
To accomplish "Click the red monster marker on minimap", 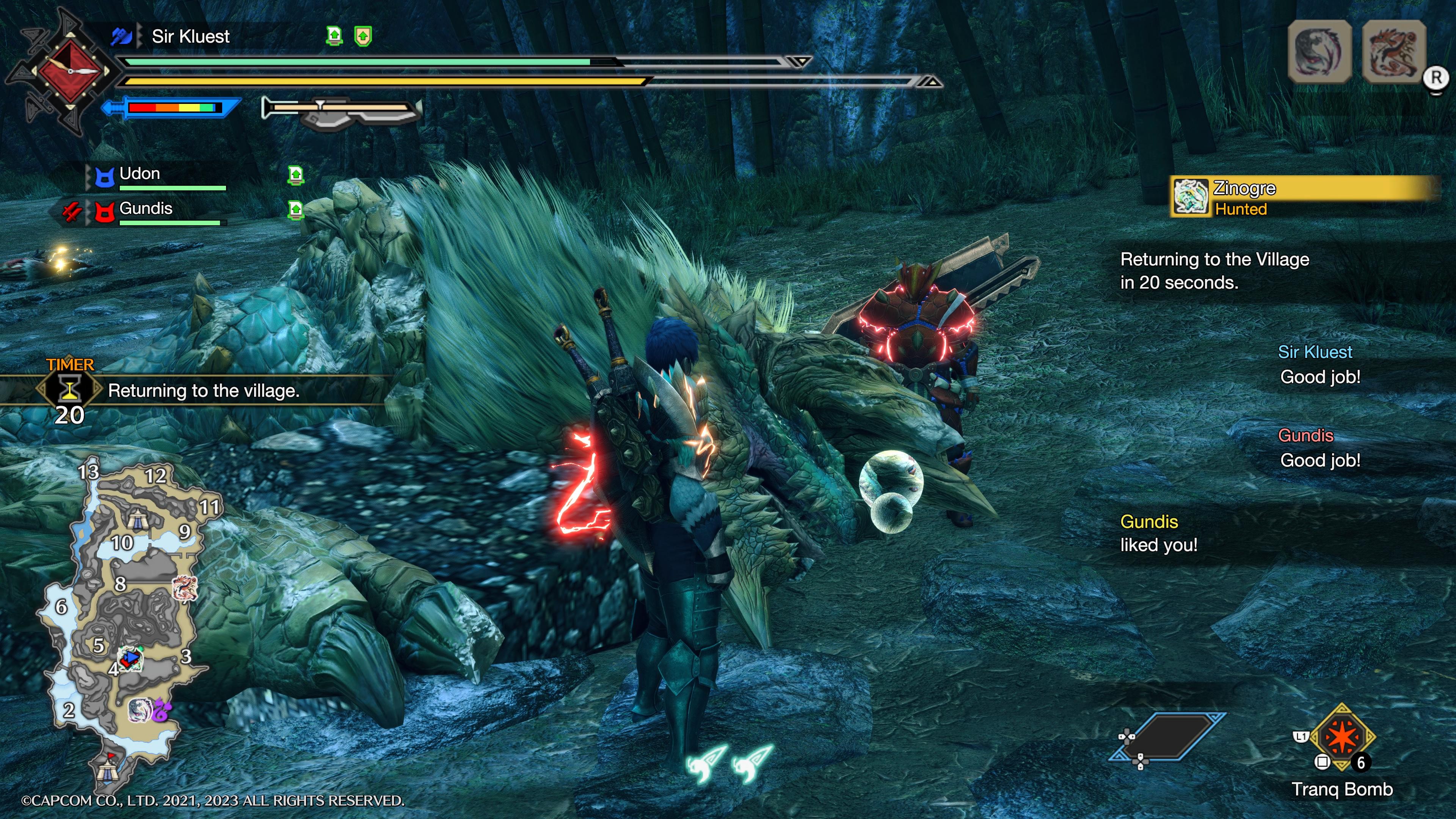I will point(184,588).
